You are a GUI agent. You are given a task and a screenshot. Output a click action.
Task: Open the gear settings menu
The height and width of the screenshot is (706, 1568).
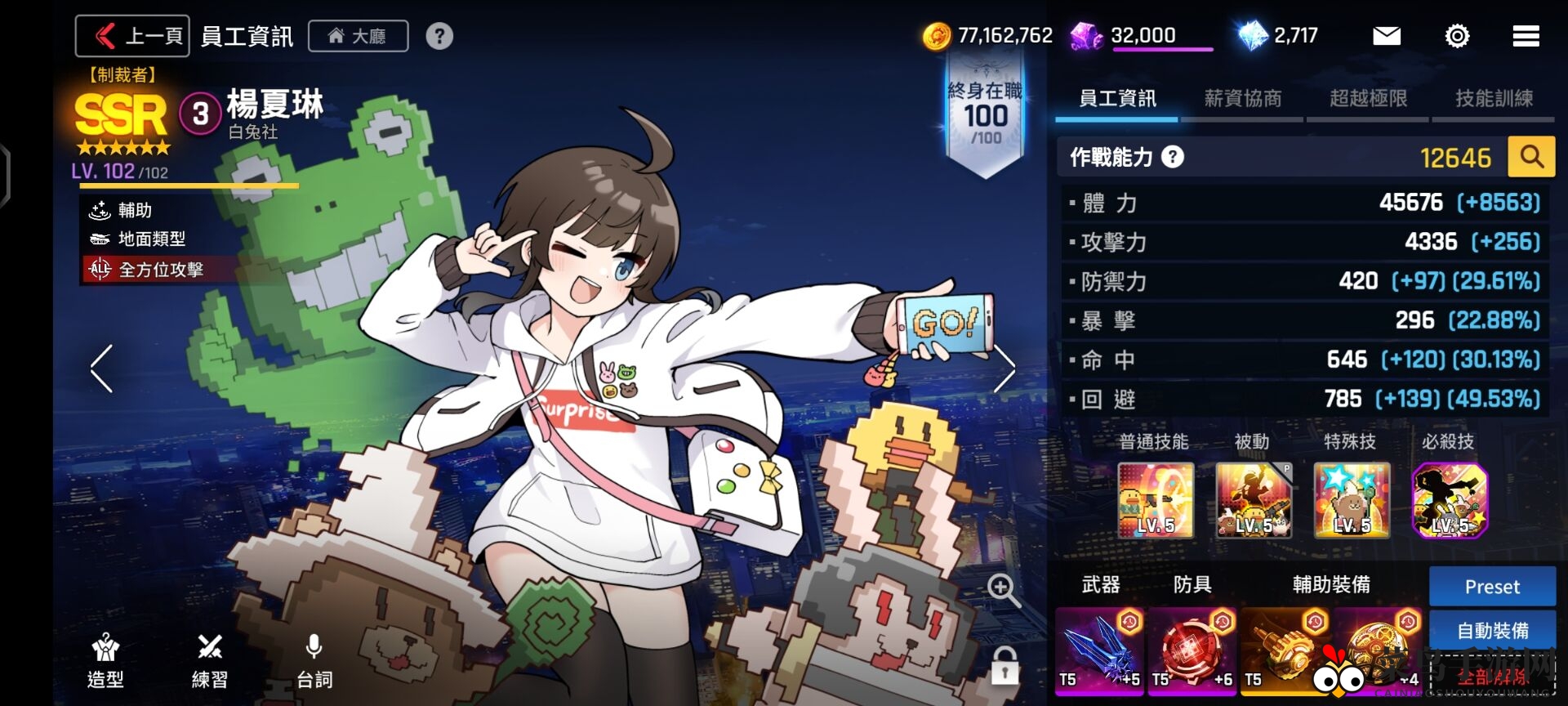click(1457, 36)
